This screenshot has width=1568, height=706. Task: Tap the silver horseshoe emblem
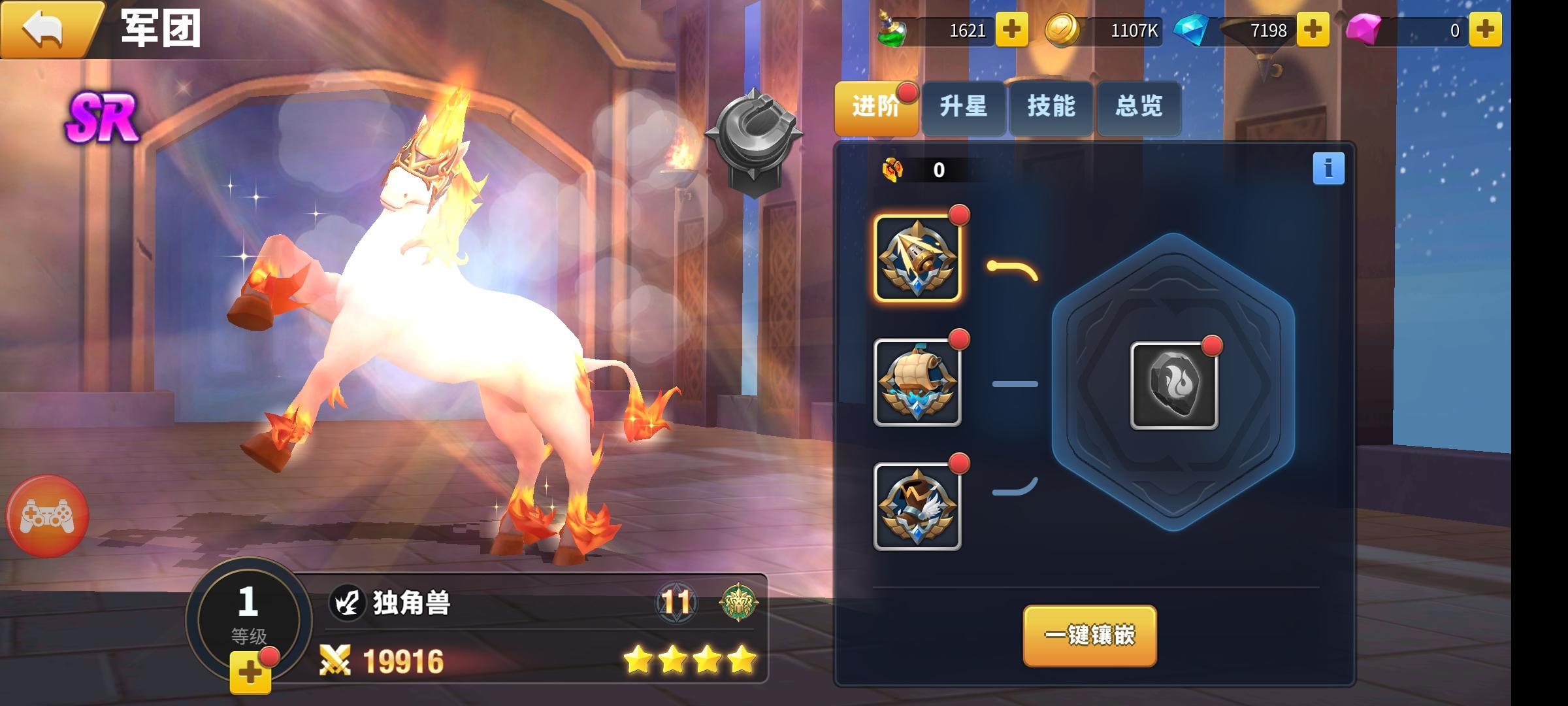(752, 131)
